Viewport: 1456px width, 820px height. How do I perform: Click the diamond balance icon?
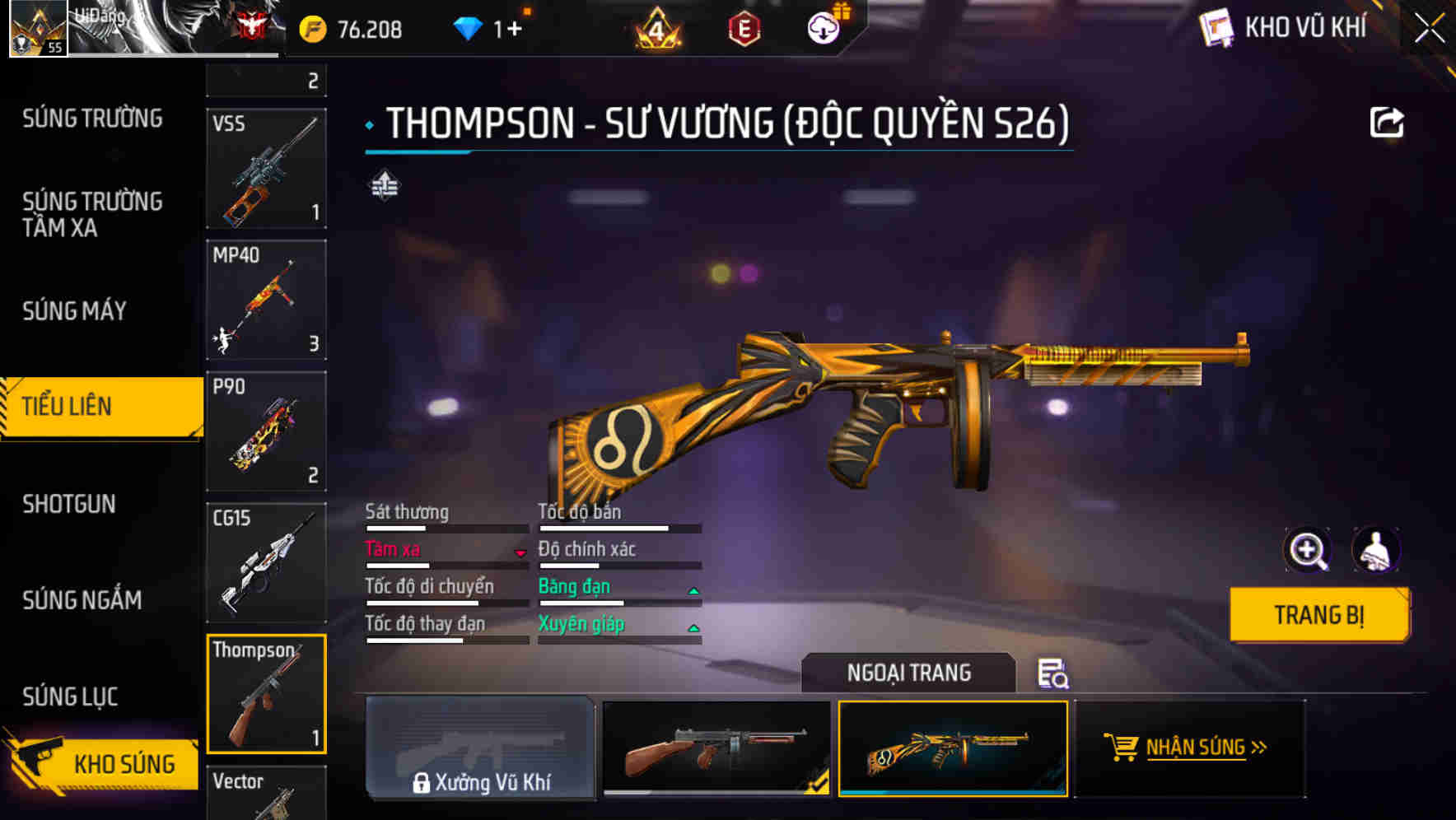tap(468, 27)
